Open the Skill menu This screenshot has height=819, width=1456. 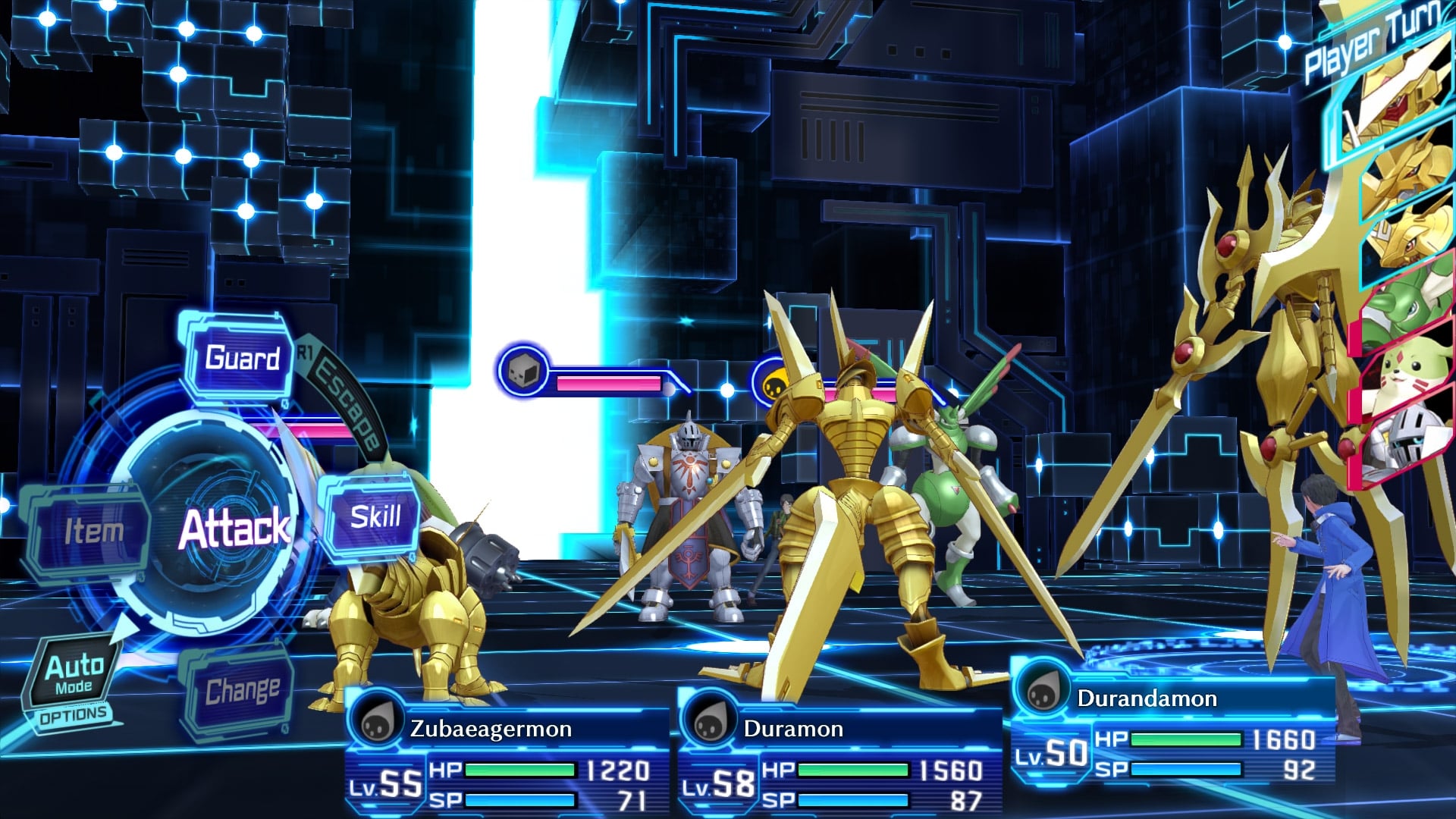coord(375,517)
